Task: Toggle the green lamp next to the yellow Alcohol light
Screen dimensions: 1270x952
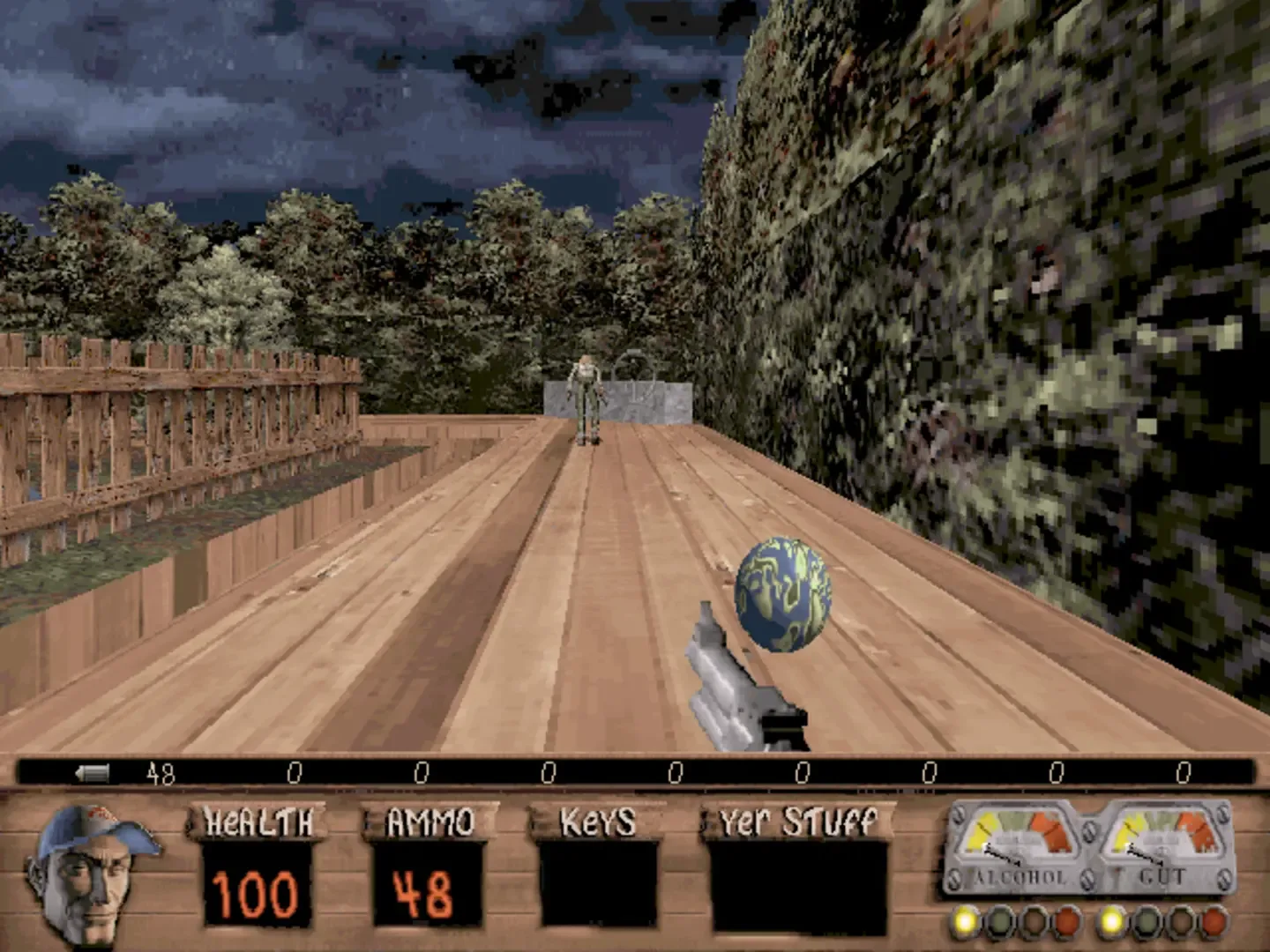Action: (999, 922)
